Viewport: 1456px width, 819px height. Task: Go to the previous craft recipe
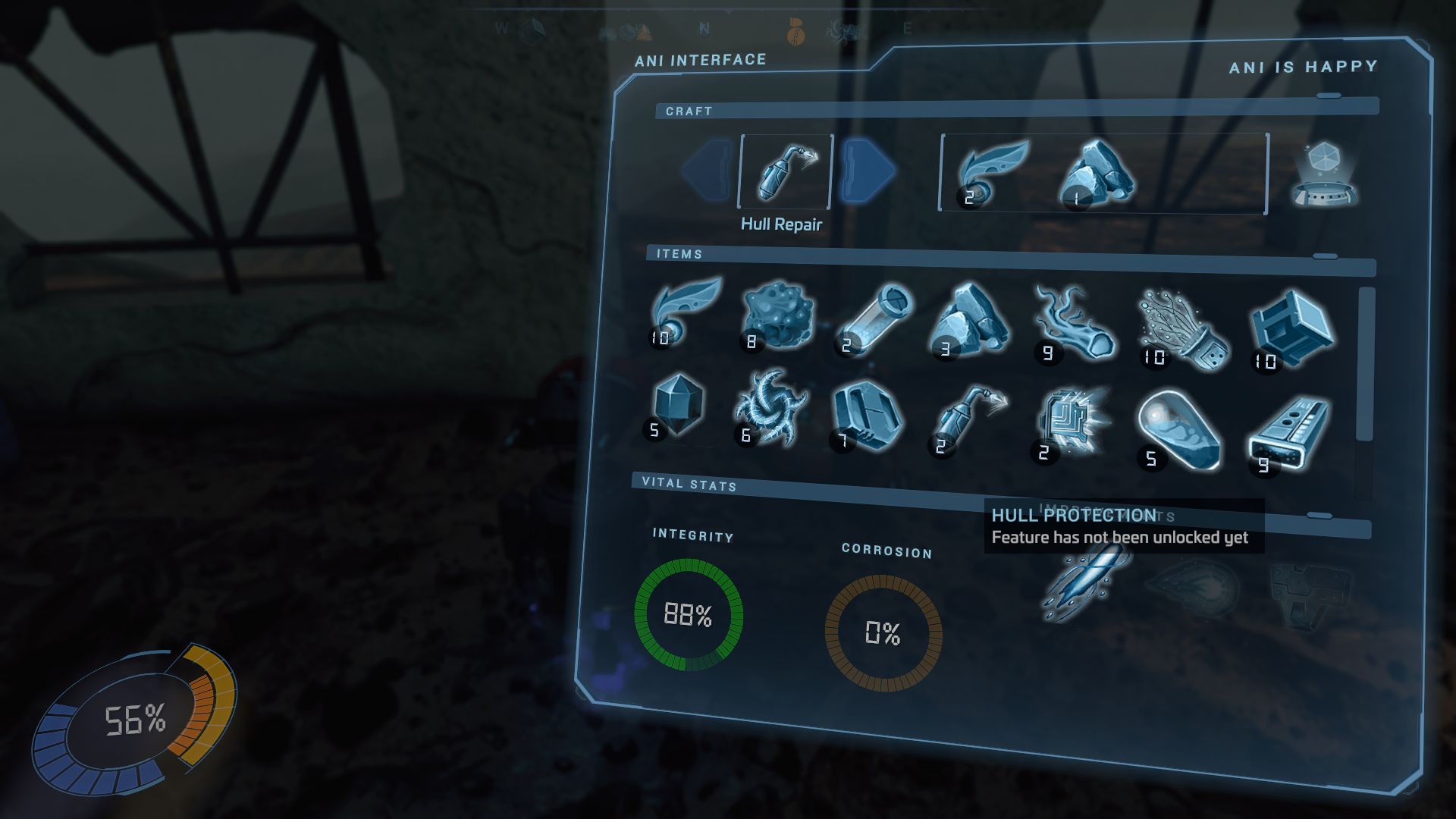[x=708, y=171]
